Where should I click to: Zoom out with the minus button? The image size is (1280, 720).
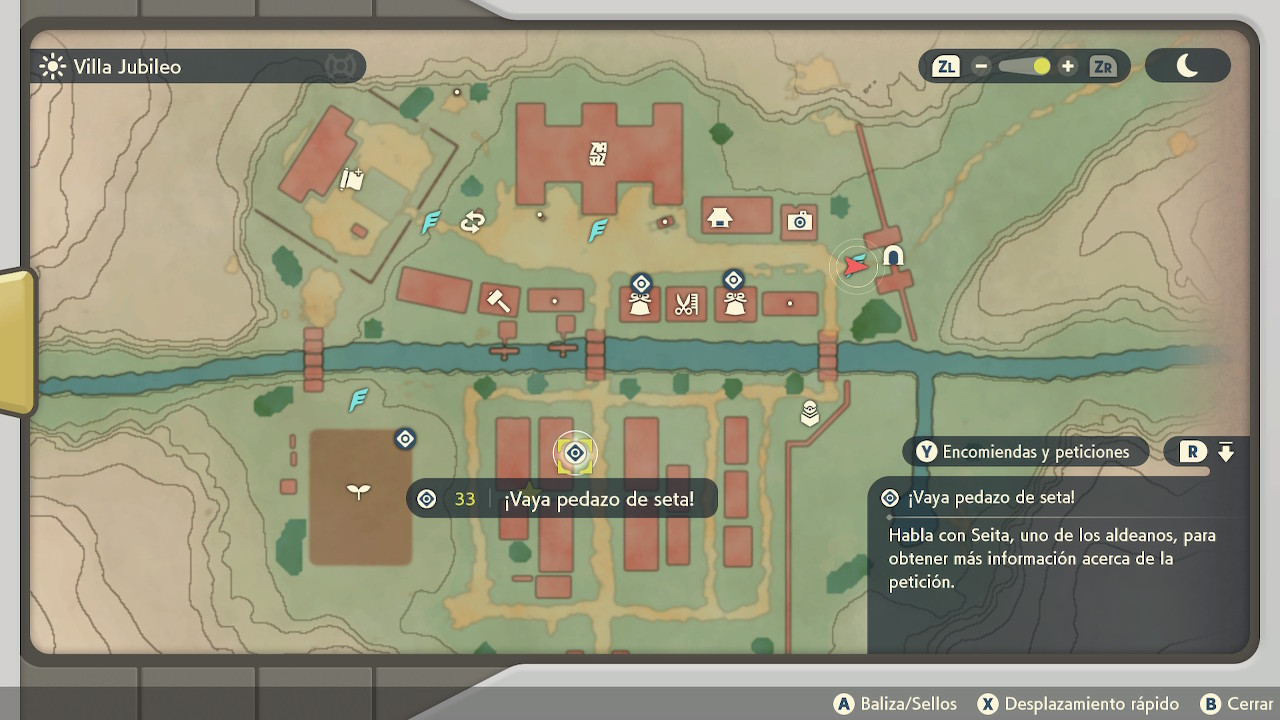coord(981,67)
